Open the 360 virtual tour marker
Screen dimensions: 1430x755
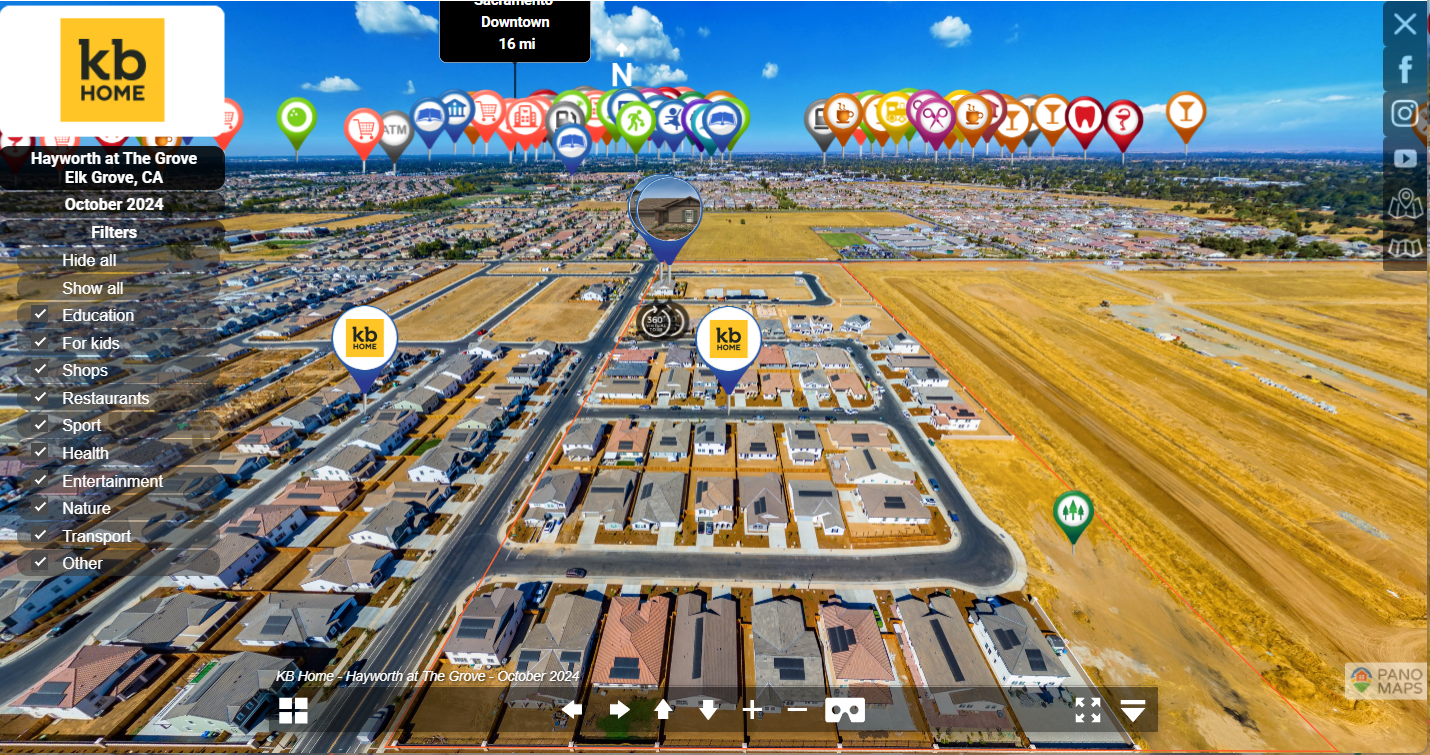(x=656, y=321)
